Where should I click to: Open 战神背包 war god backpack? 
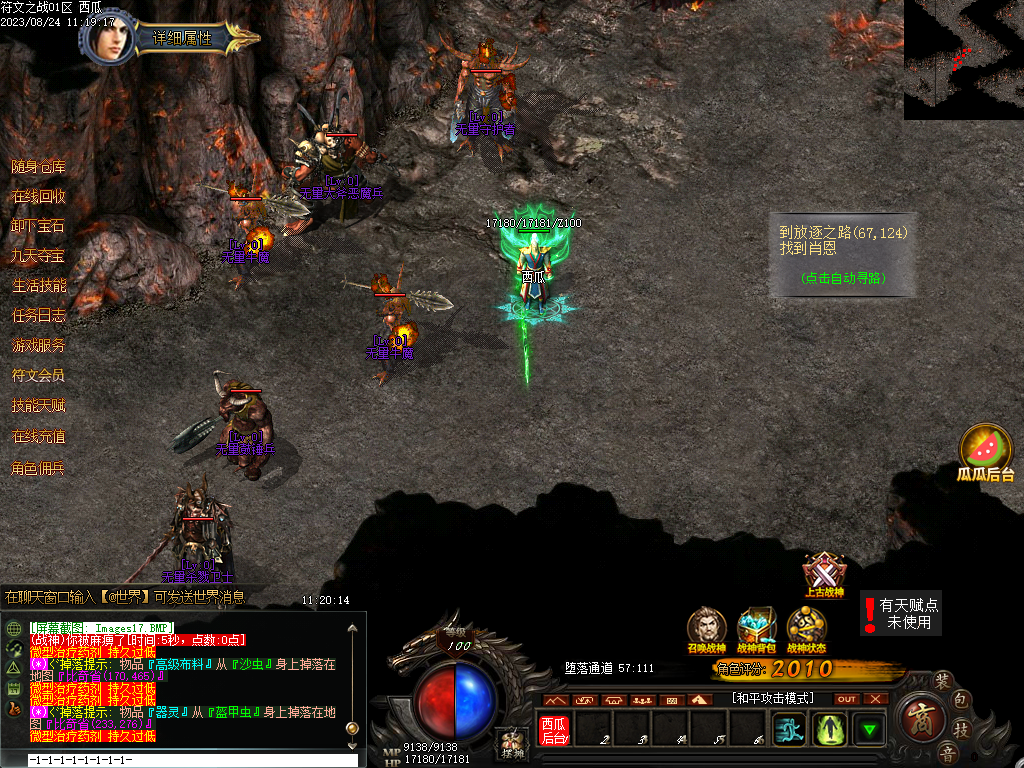coord(757,628)
